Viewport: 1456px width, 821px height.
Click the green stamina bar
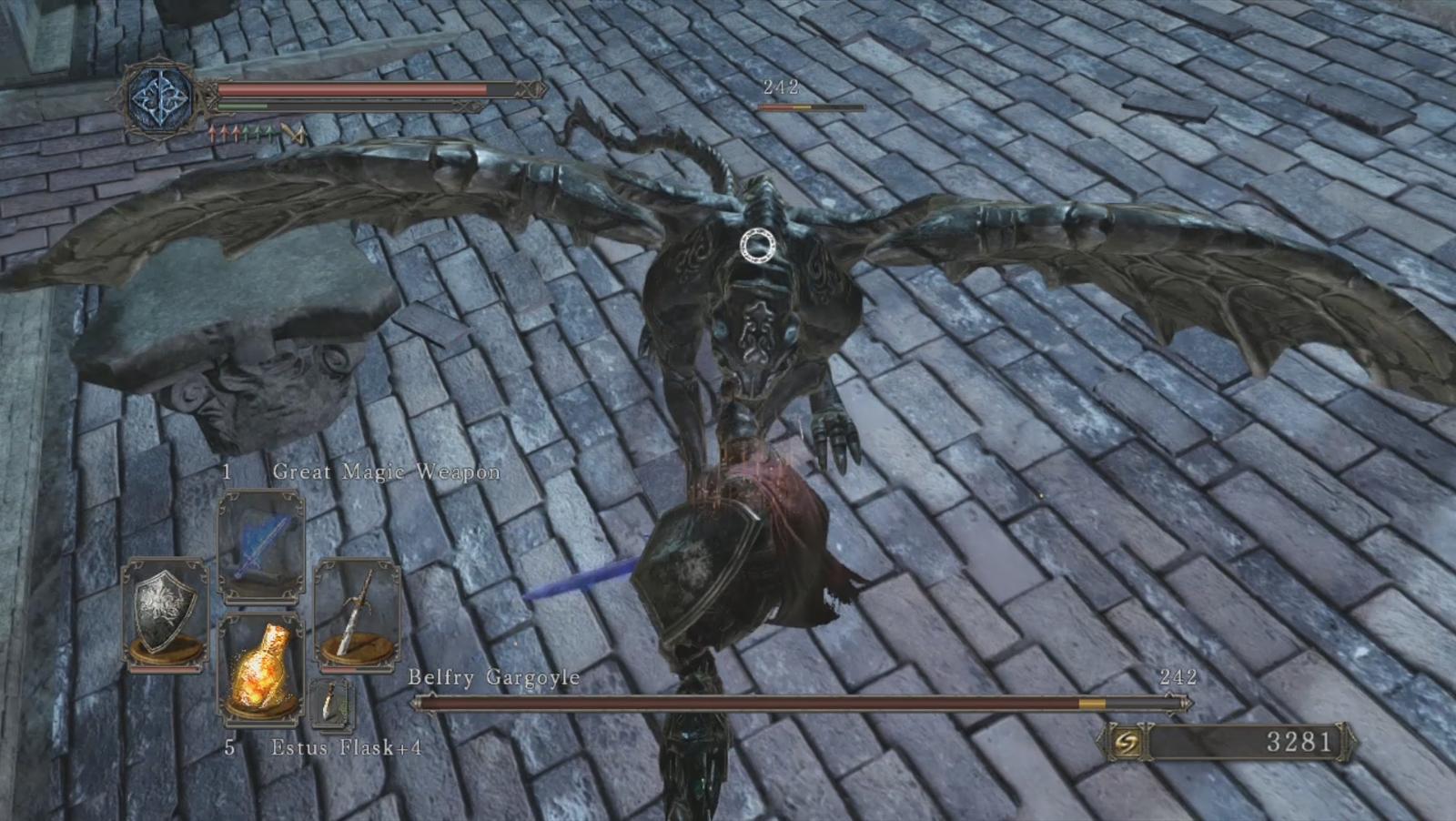click(241, 106)
